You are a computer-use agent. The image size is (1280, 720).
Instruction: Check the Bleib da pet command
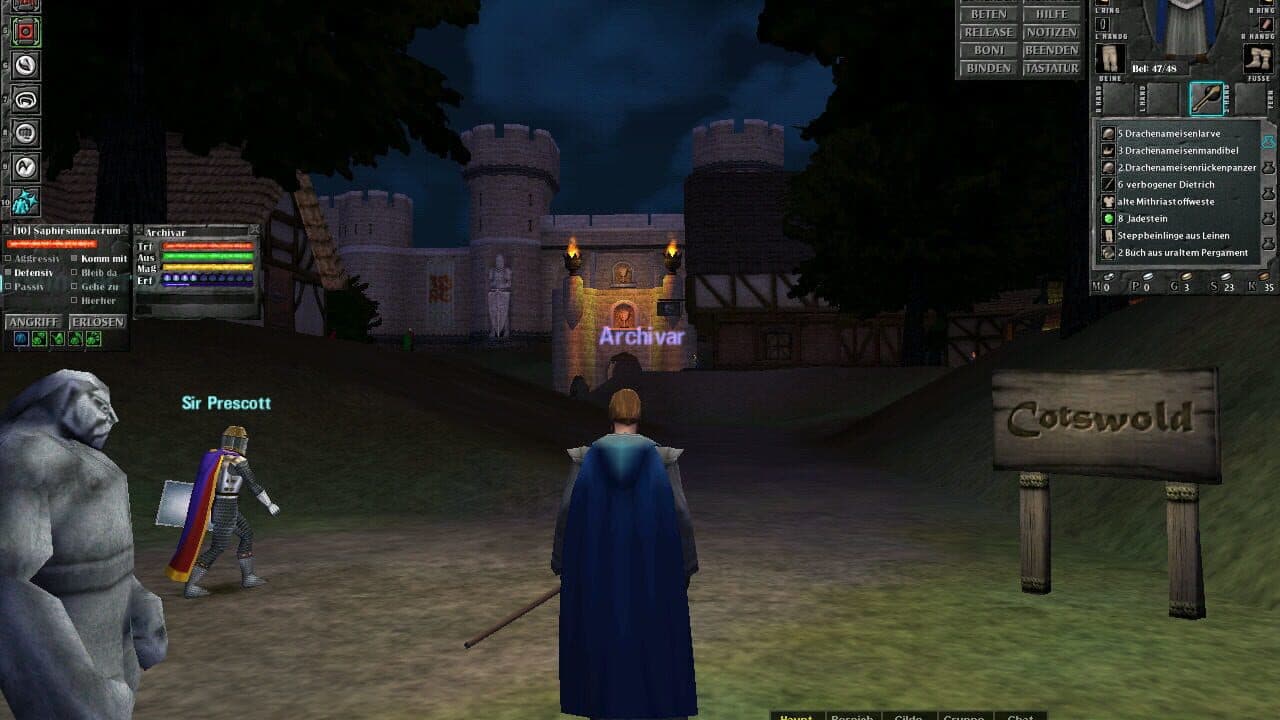click(73, 273)
